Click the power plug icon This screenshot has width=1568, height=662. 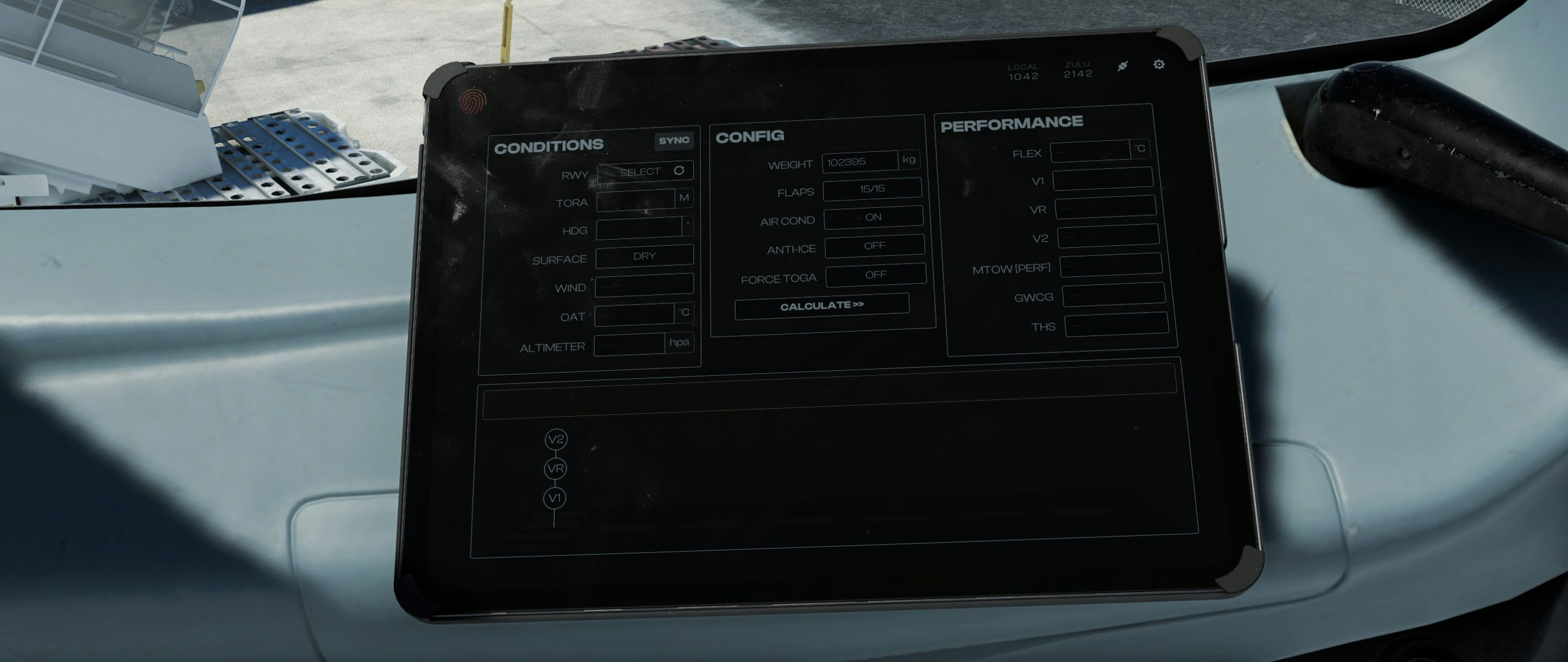tap(1122, 66)
